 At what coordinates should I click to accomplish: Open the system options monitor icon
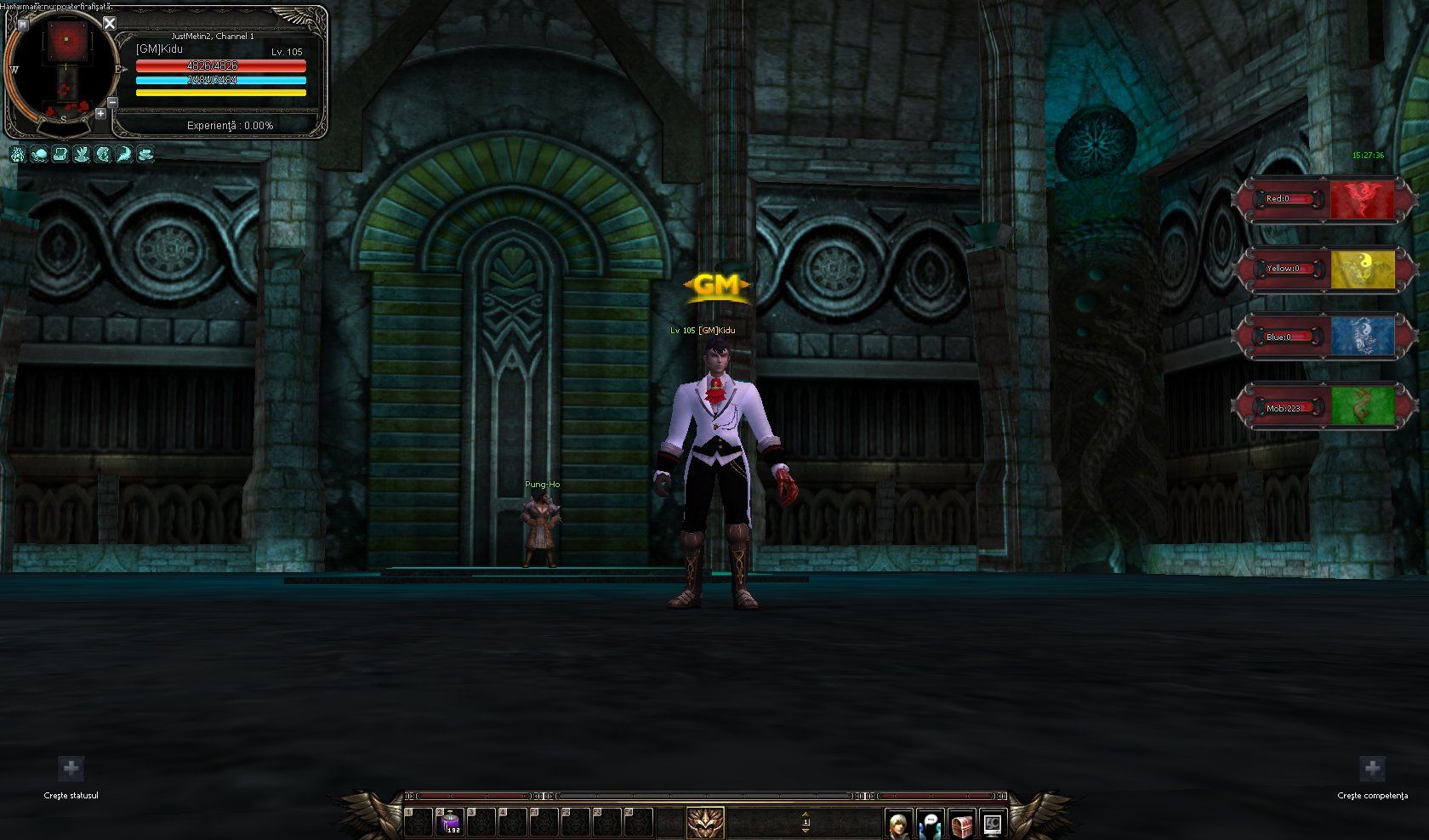[x=992, y=824]
